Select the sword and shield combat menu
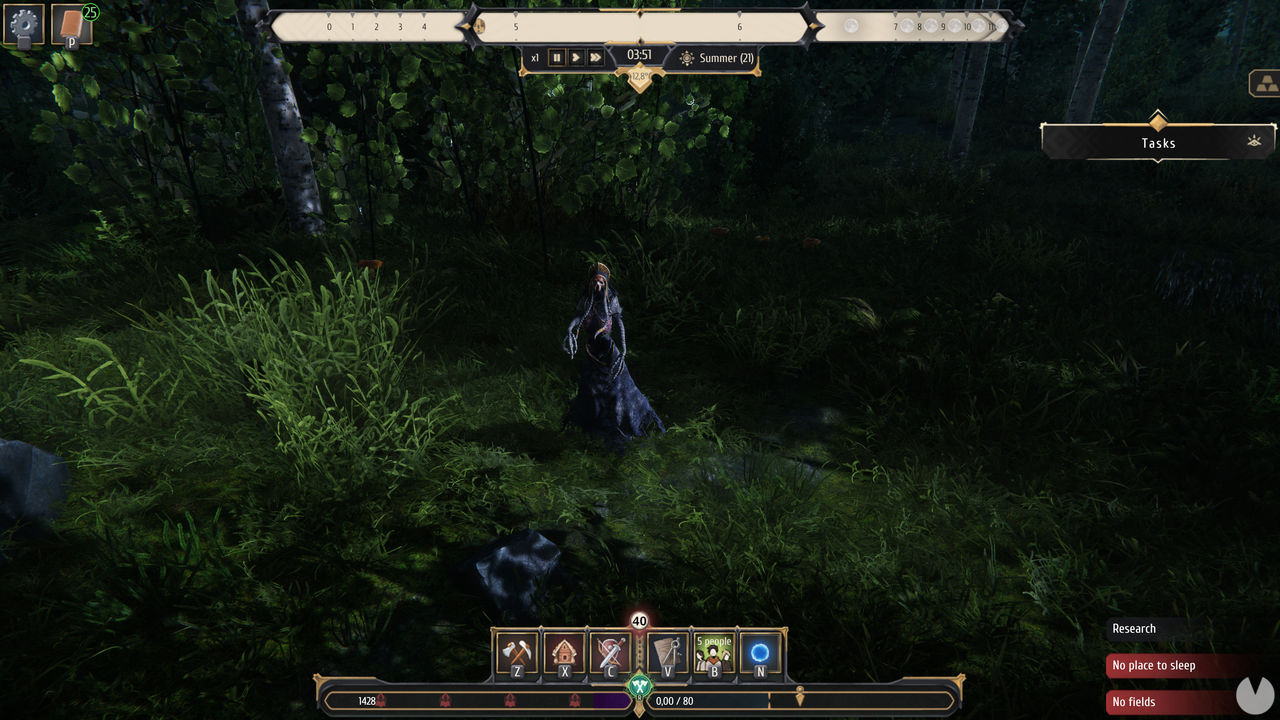Screen dimensions: 1280x720 click(610, 654)
